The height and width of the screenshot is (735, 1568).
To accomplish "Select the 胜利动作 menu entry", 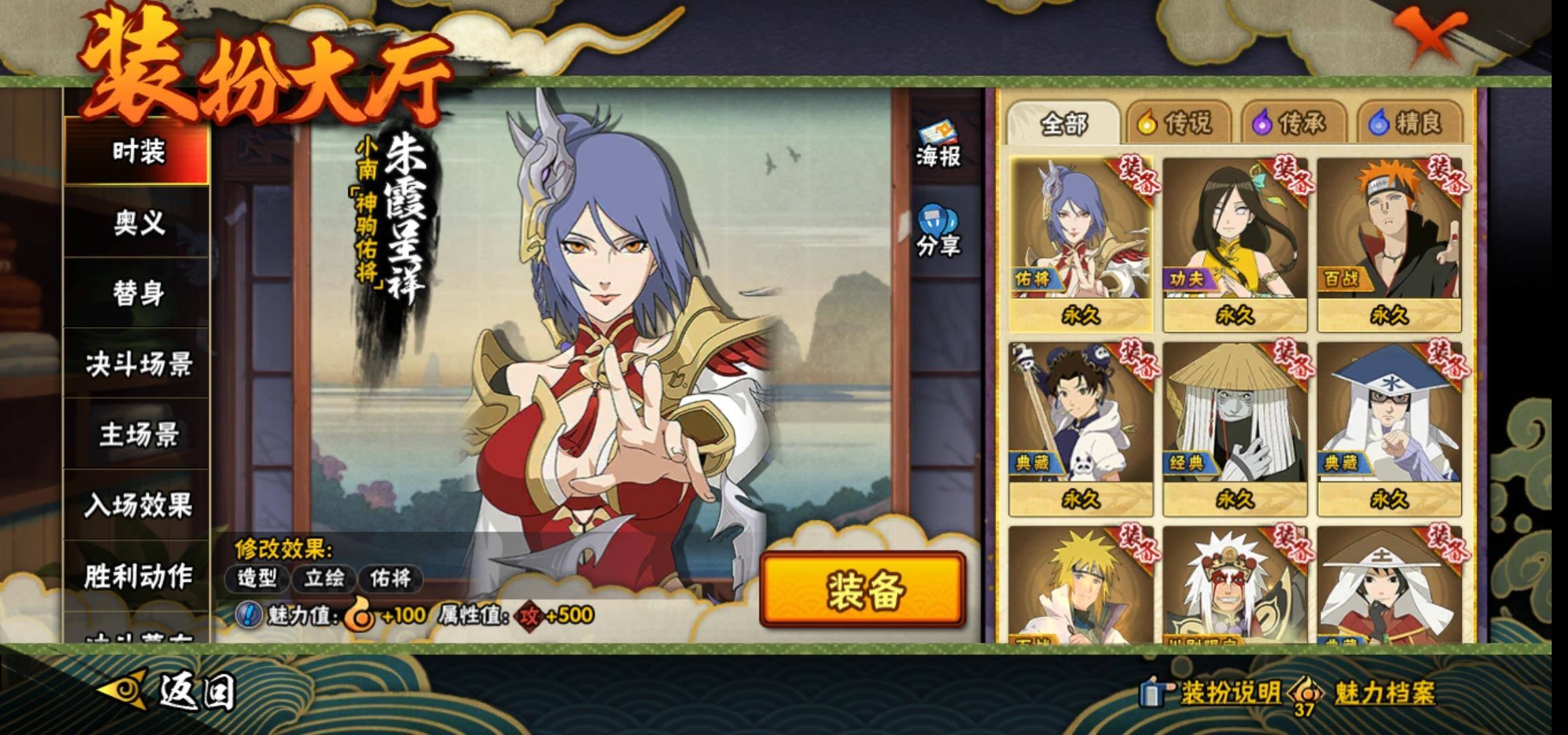I will click(x=137, y=576).
